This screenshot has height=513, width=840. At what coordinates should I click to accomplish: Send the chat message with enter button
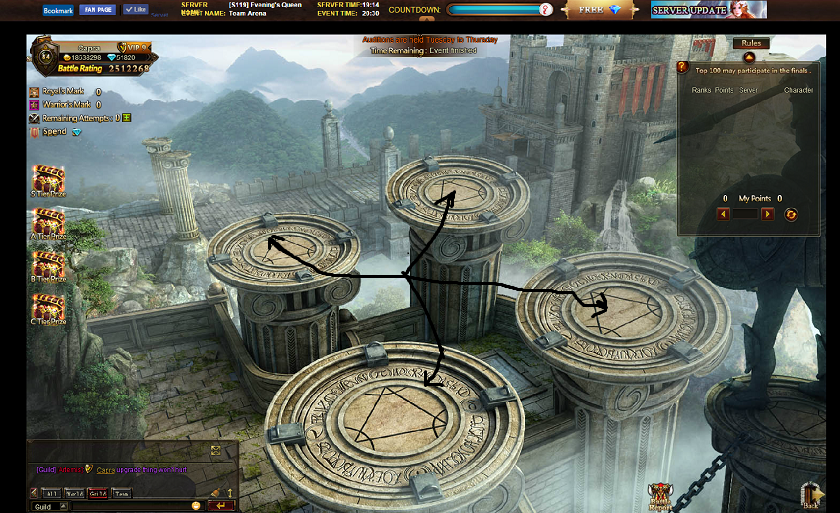(x=220, y=506)
